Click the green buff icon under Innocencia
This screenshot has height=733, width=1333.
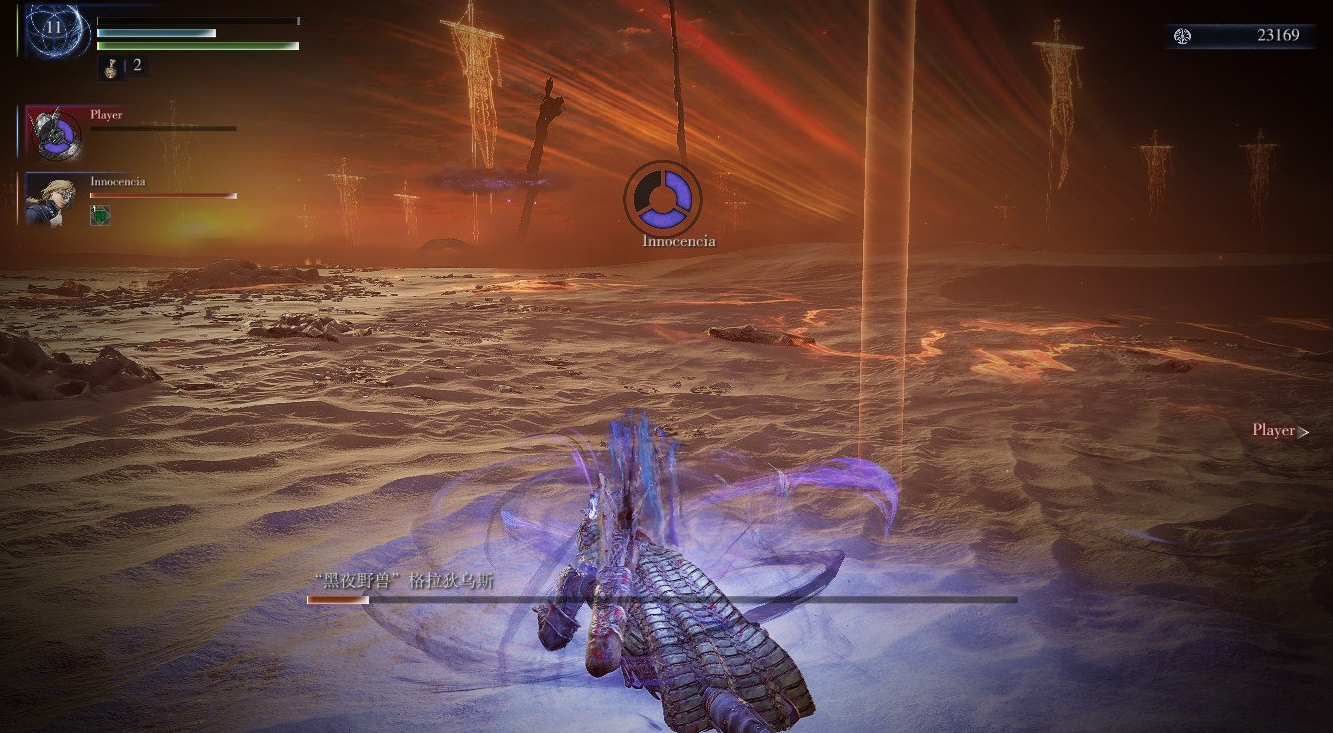pyautogui.click(x=100, y=215)
